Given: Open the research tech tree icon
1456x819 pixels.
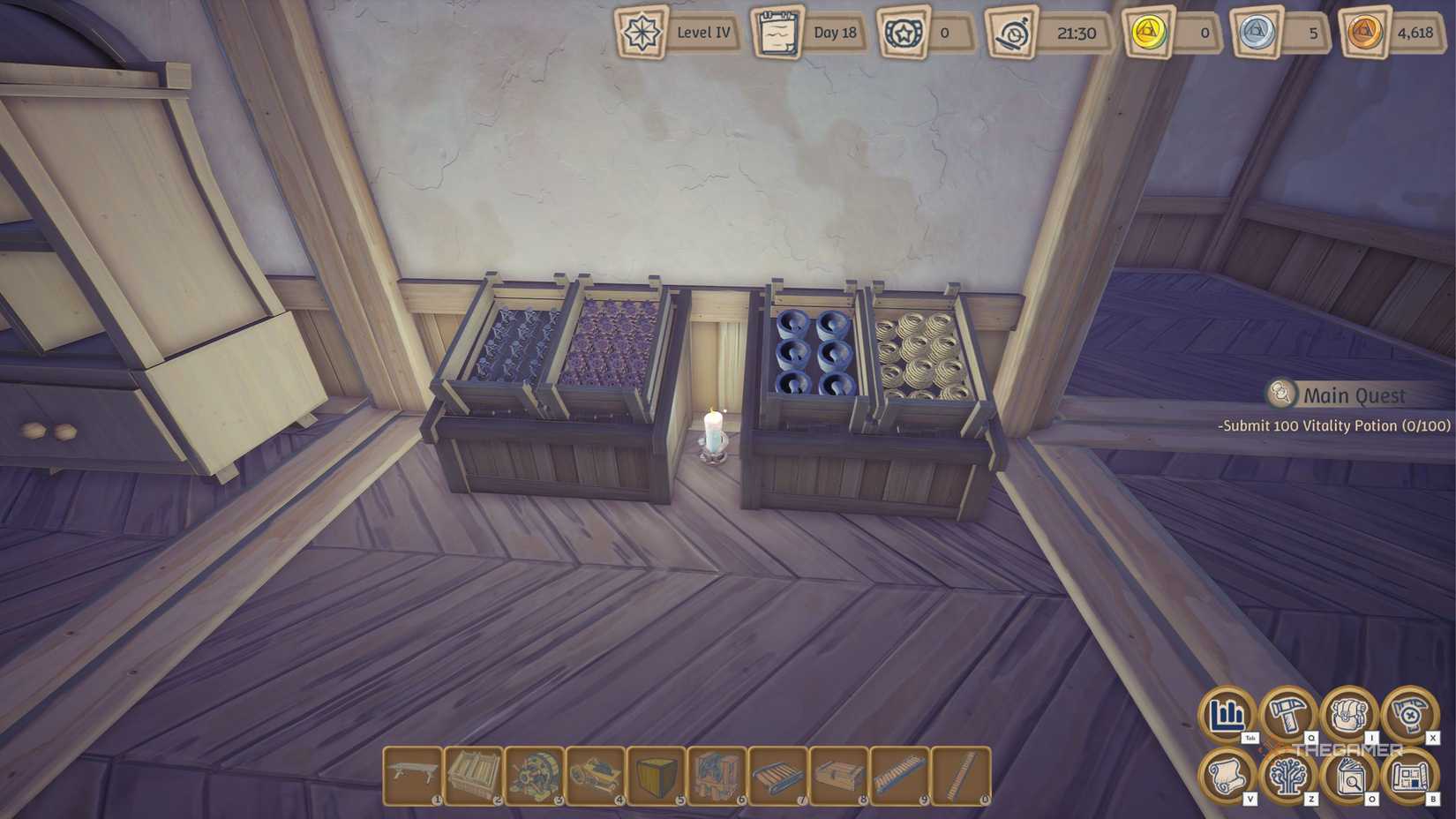Looking at the screenshot, I should click(x=1287, y=777).
